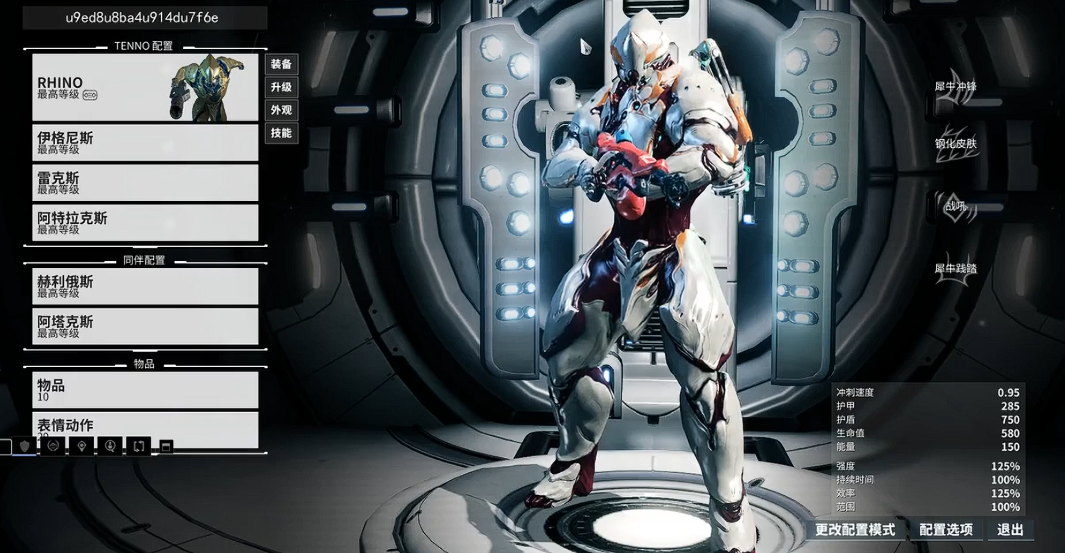The width and height of the screenshot is (1065, 553).
Task: Click the shield icon in bottom toolbar
Action: [x=25, y=446]
